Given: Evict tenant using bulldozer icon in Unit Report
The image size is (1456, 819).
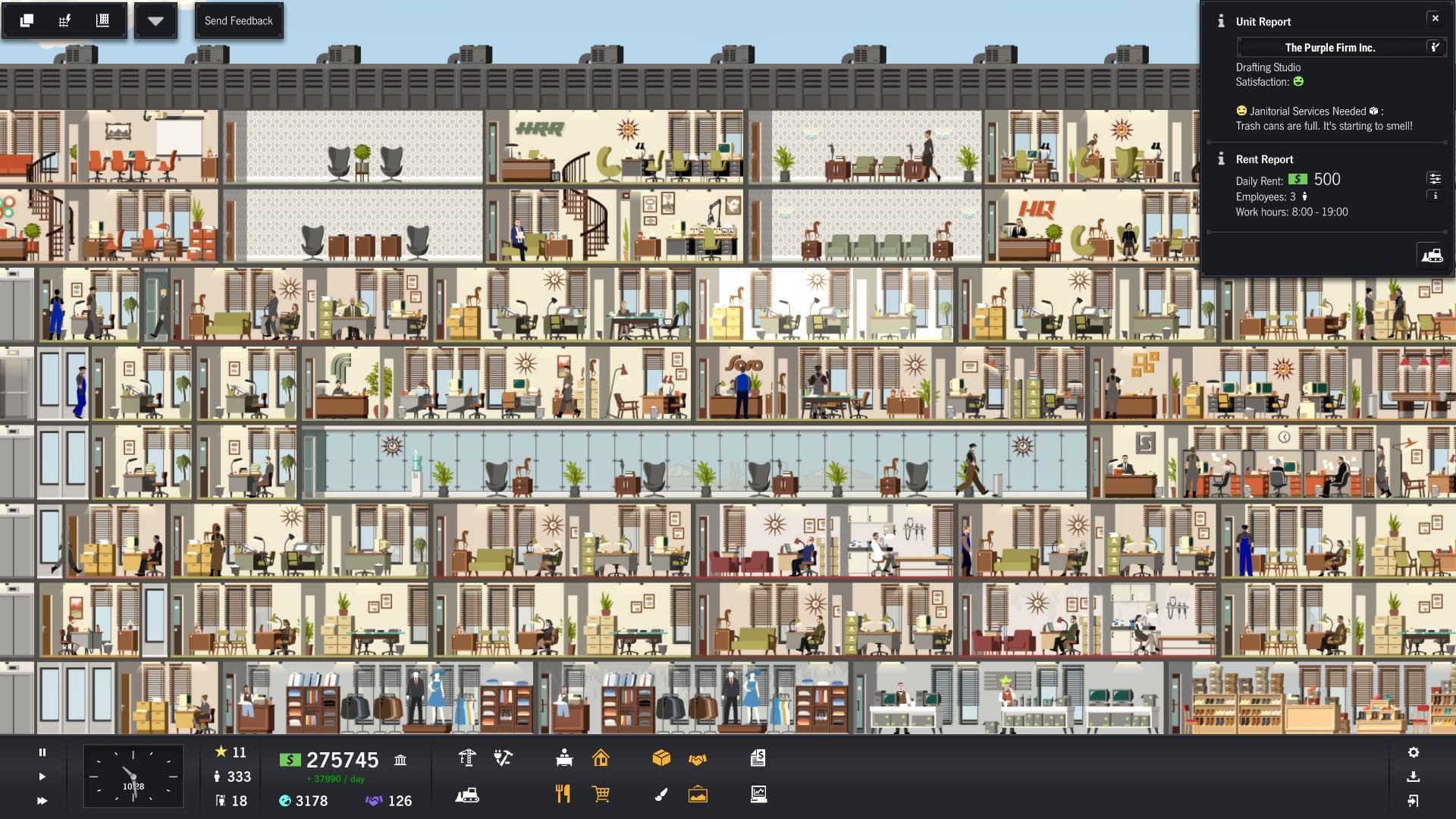Looking at the screenshot, I should (x=1433, y=254).
